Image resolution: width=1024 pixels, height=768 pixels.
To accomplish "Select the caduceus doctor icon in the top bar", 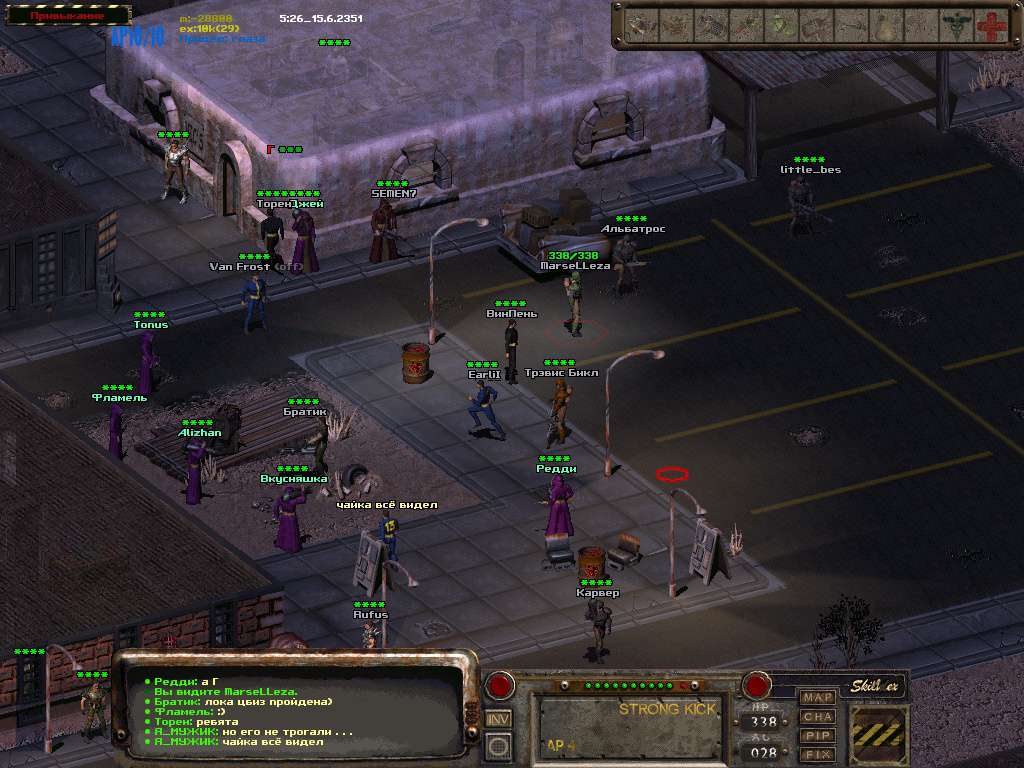I will [956, 26].
